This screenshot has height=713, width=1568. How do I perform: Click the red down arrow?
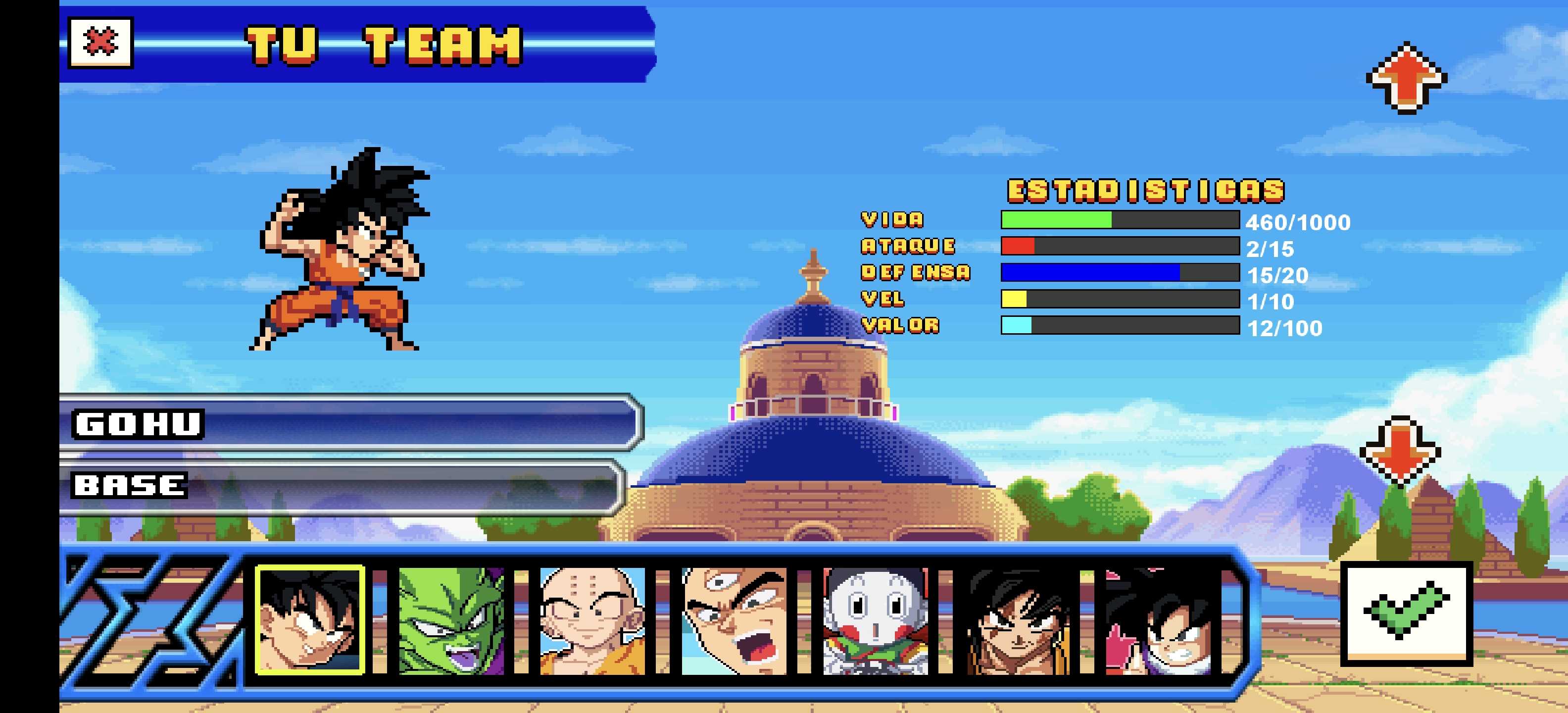1400,451
